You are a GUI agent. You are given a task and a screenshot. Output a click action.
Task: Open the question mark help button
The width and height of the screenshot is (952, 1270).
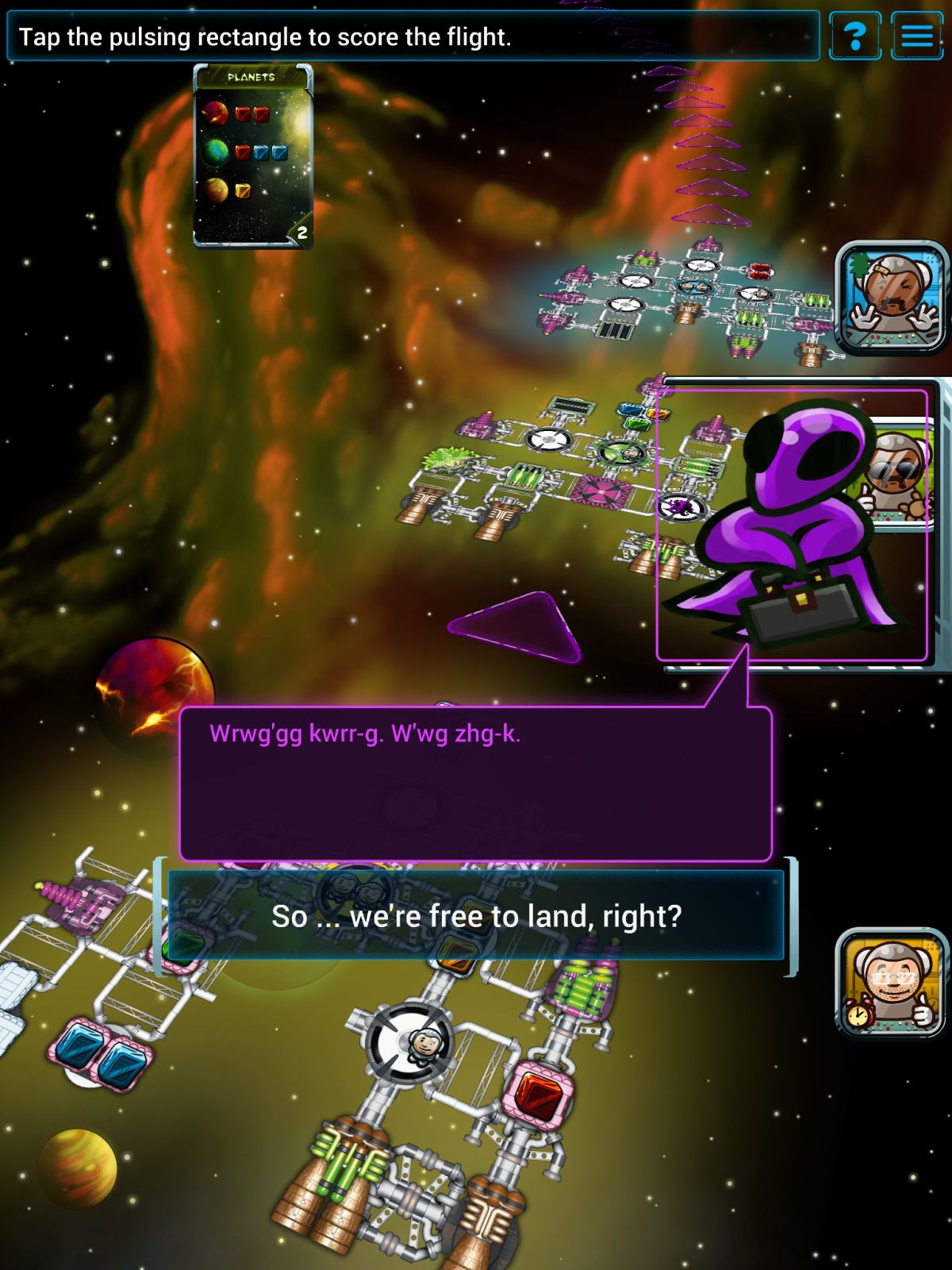pyautogui.click(x=854, y=36)
